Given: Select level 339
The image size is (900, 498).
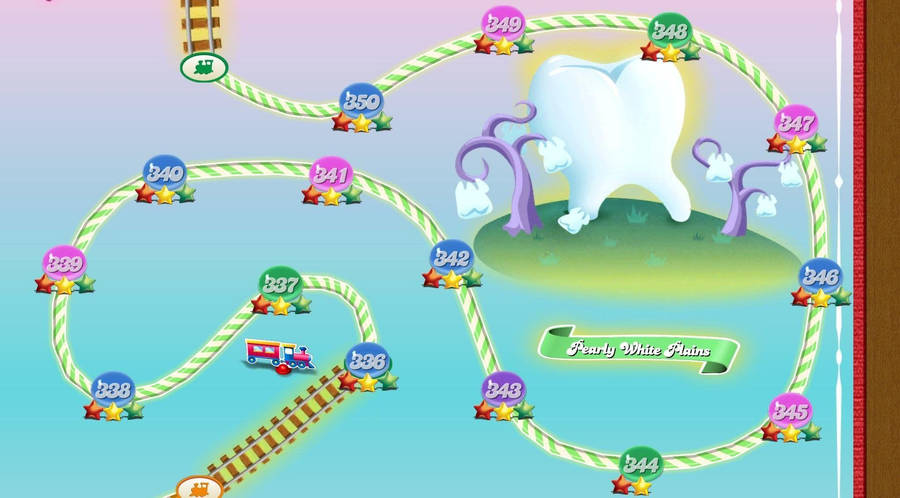Looking at the screenshot, I should 64,265.
